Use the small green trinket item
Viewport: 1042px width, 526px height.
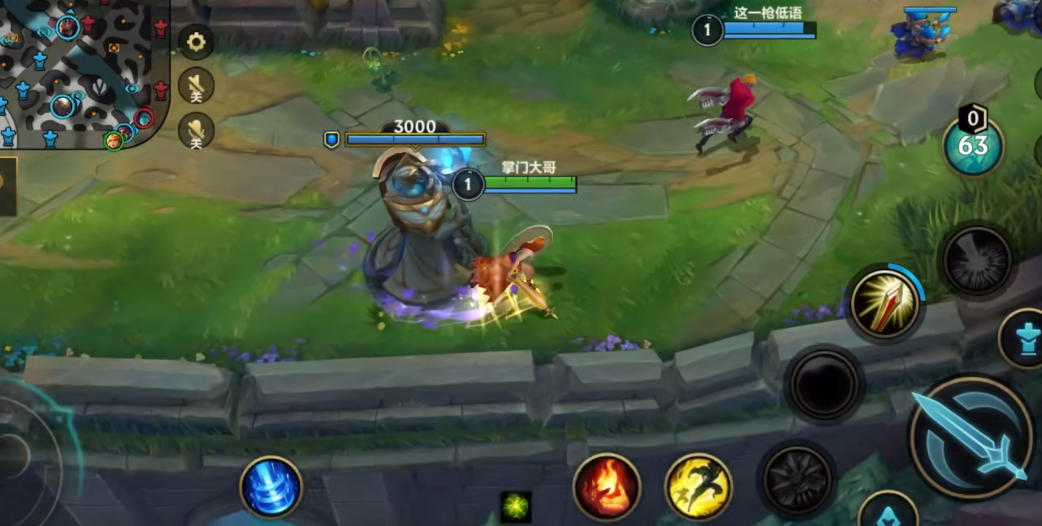coord(516,506)
